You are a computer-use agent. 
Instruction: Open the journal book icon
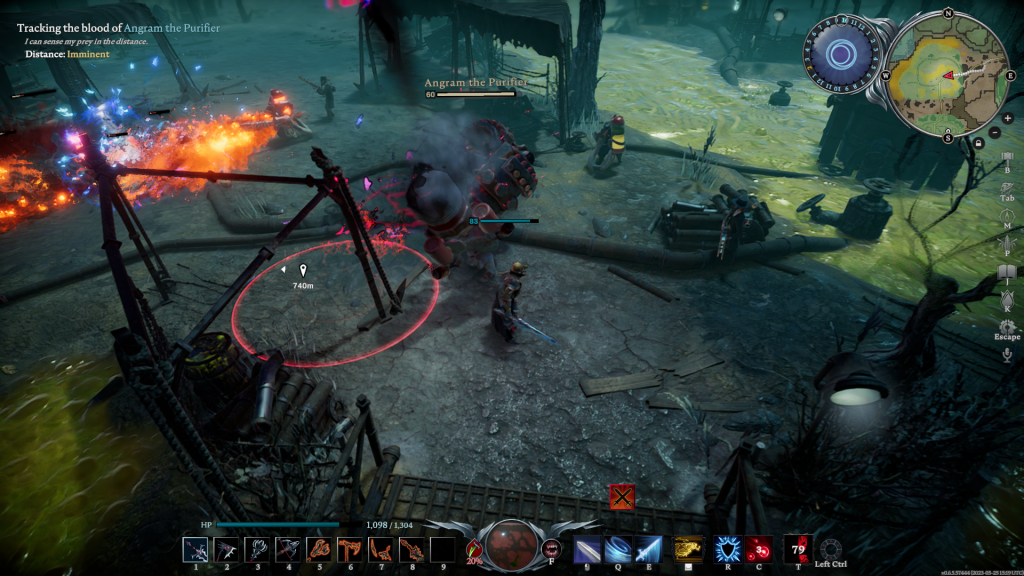pos(1007,272)
